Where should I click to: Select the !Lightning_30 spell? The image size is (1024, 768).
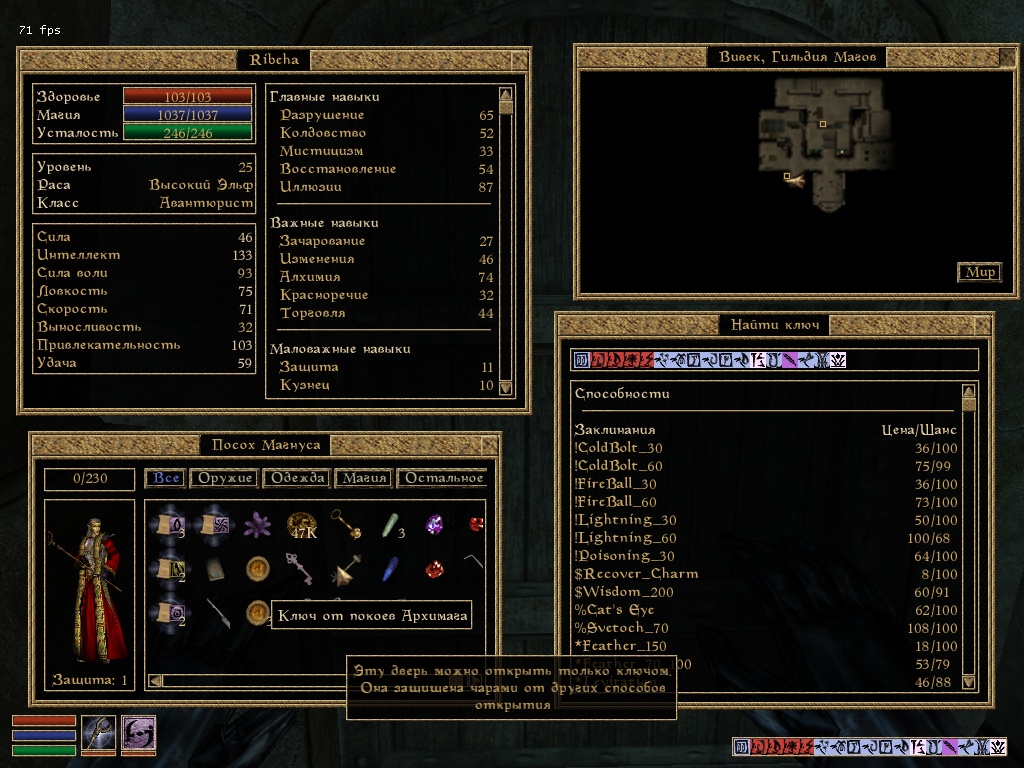pyautogui.click(x=625, y=520)
